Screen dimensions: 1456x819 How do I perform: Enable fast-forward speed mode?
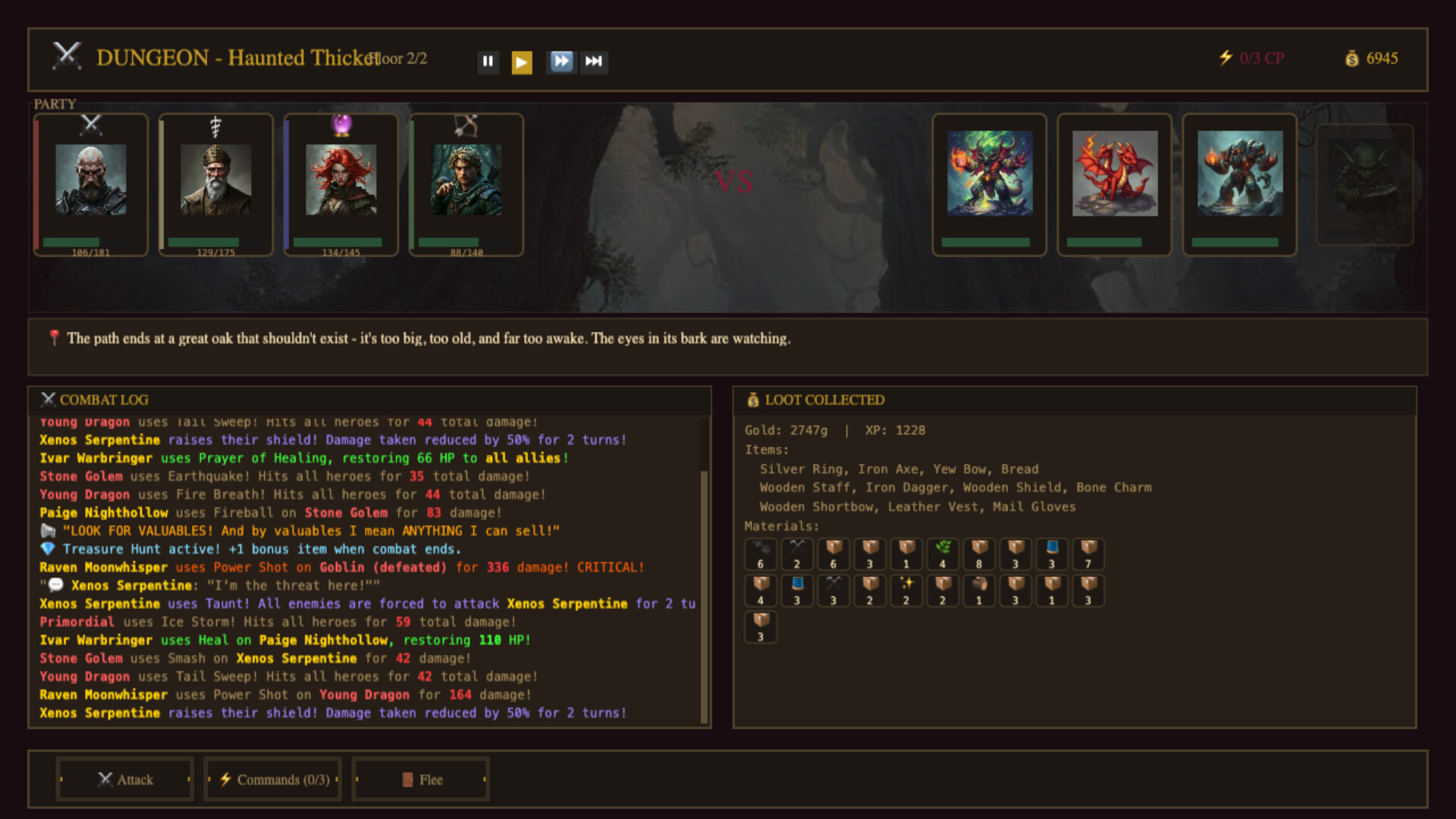tap(560, 61)
